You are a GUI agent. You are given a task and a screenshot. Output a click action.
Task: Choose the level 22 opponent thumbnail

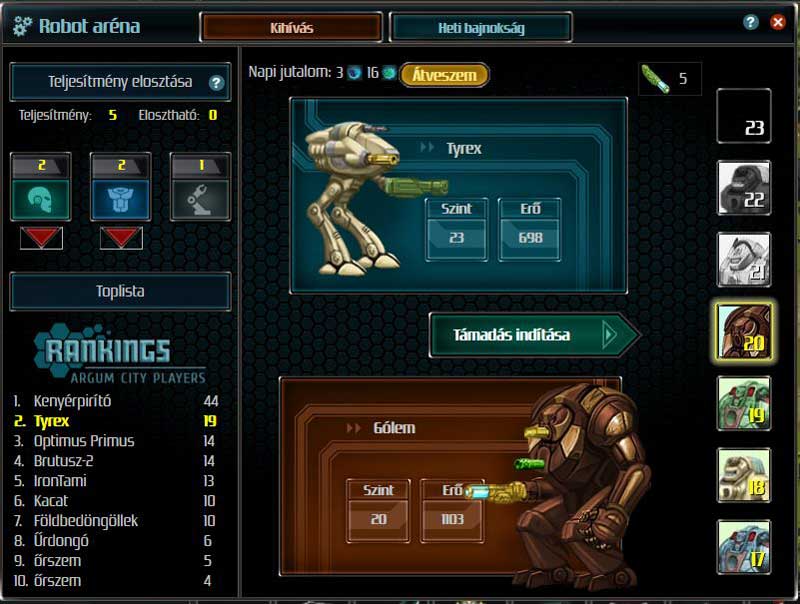point(744,188)
